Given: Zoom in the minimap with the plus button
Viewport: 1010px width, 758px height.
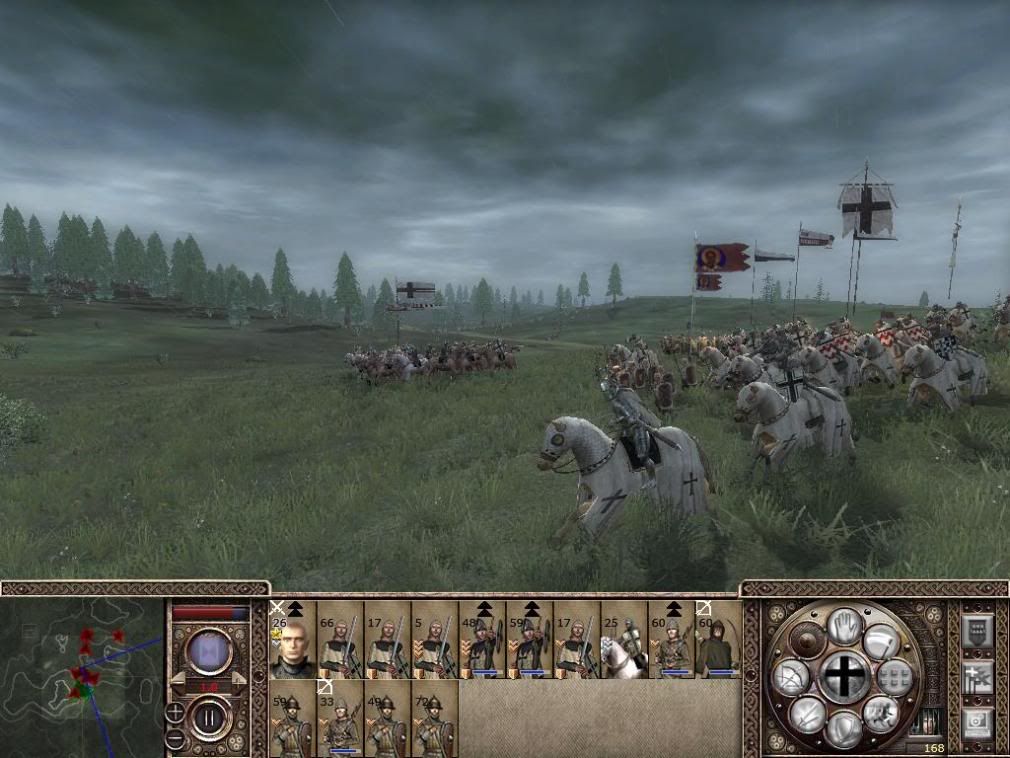Looking at the screenshot, I should coord(175,713).
